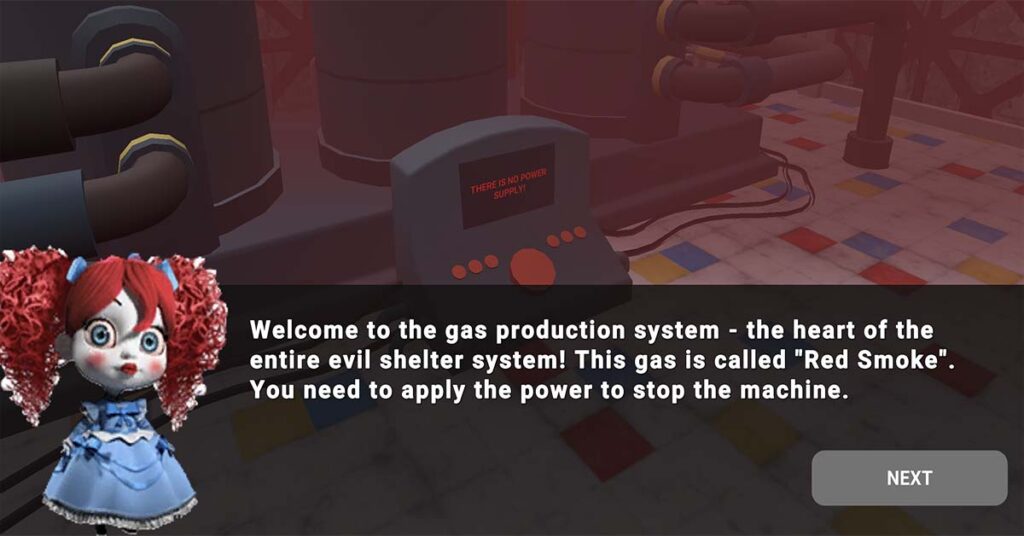Advance the dialogue with the NEXT button
Viewport: 1024px width, 536px height.
(908, 478)
